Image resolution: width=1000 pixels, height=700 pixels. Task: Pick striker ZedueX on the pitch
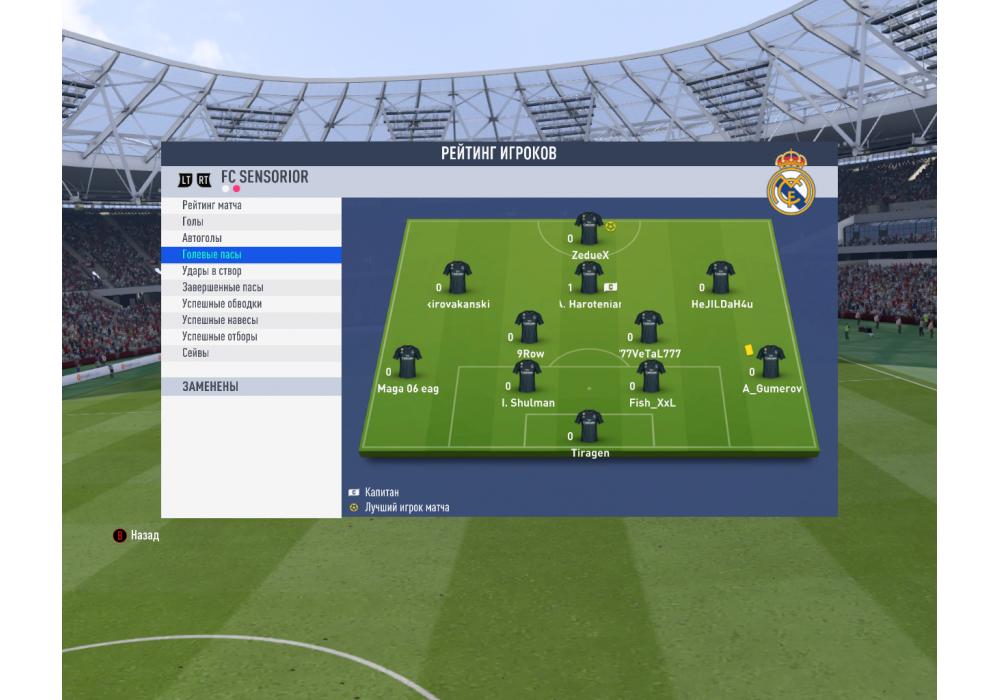[x=589, y=229]
